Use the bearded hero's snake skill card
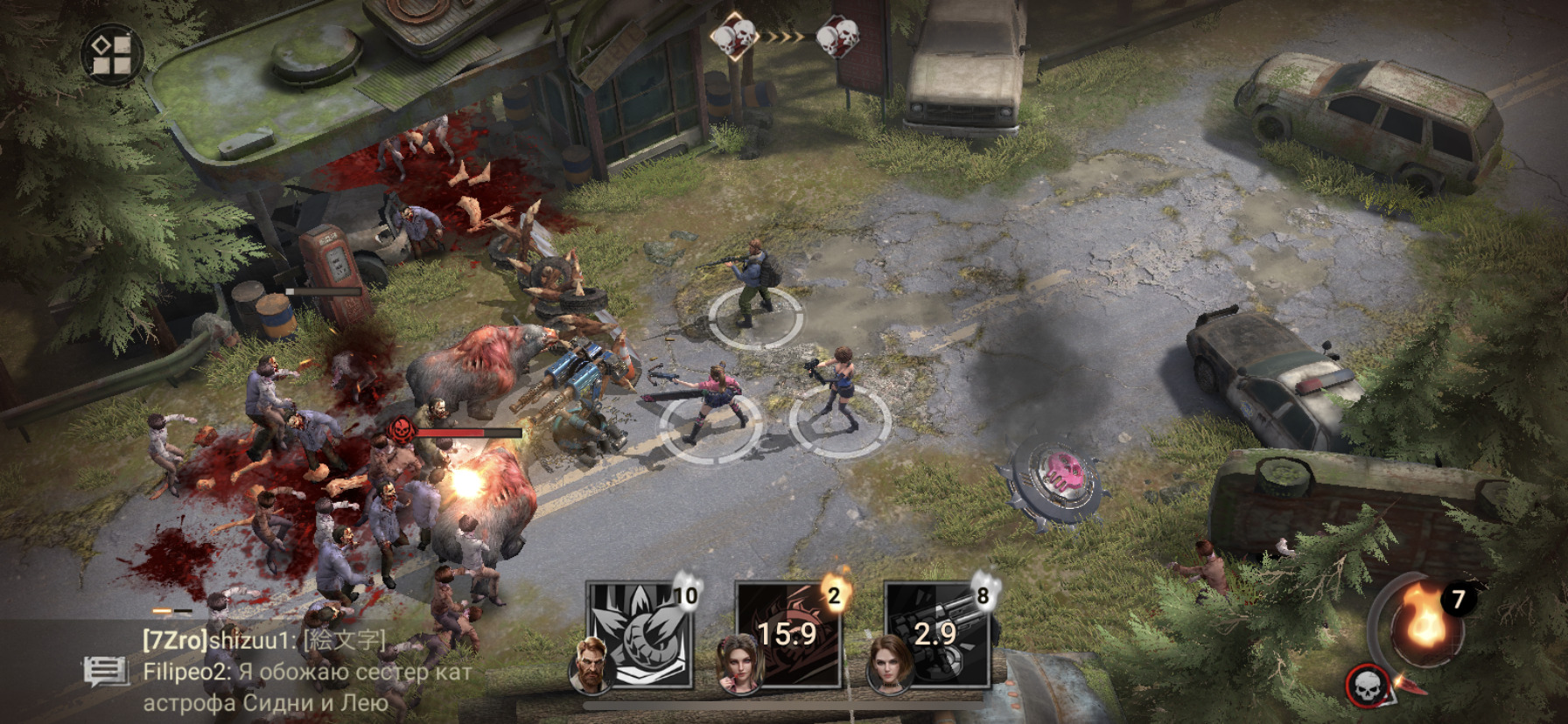1568x724 pixels. (x=639, y=634)
